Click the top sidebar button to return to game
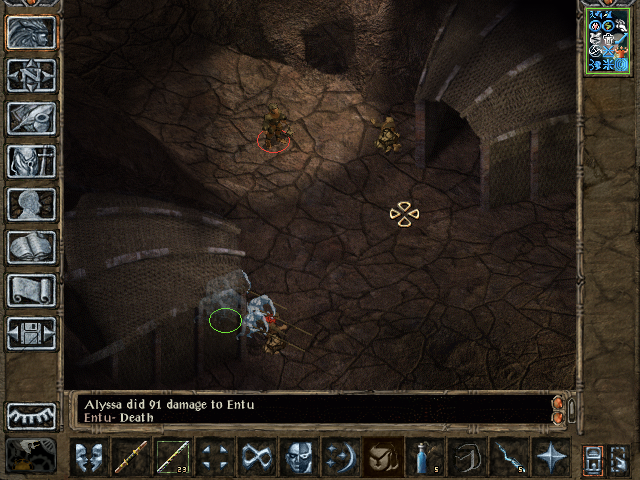Image resolution: width=640 pixels, height=480 pixels. 31,32
